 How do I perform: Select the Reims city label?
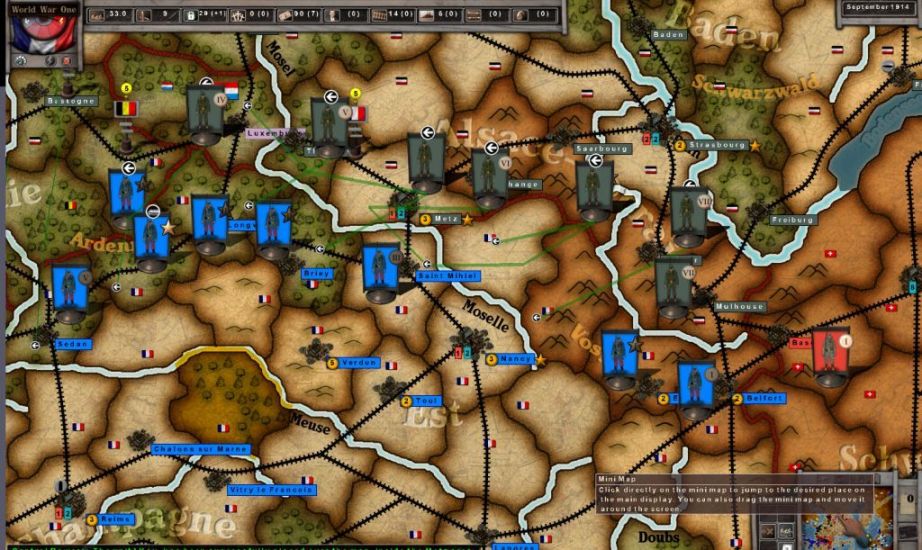(115, 519)
